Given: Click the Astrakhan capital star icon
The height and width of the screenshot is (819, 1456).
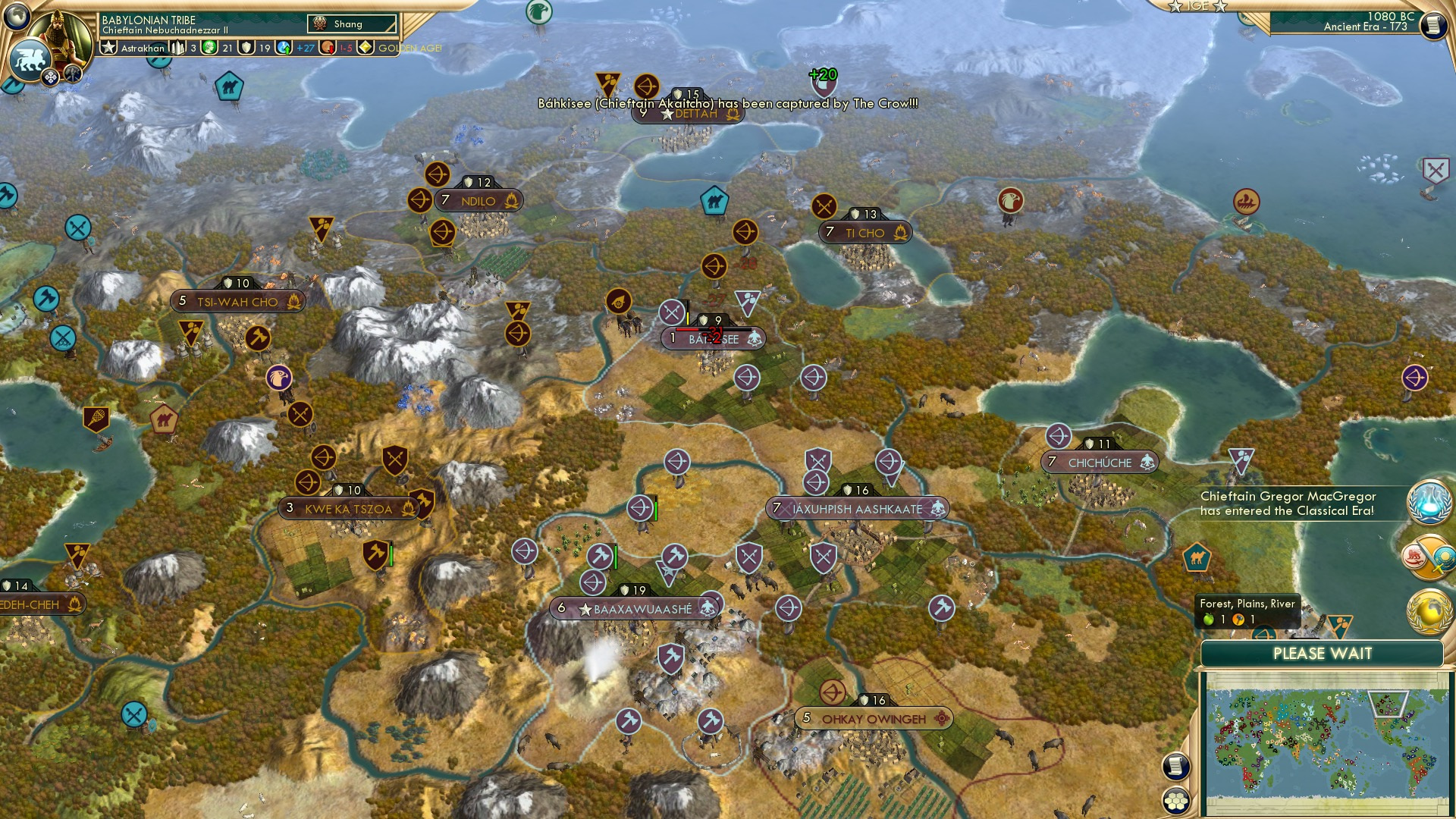Looking at the screenshot, I should 109,48.
